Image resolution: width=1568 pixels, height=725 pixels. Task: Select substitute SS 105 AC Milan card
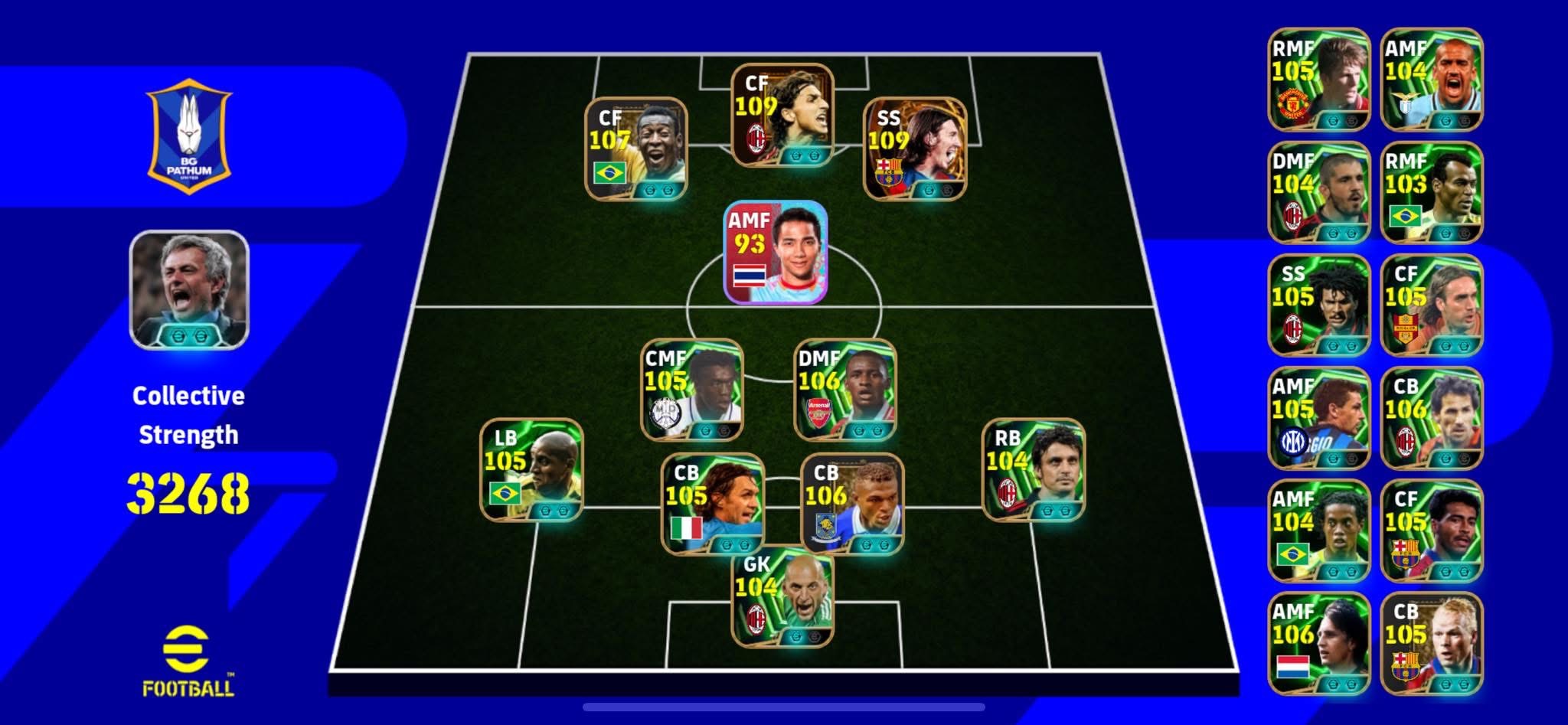pos(1318,305)
